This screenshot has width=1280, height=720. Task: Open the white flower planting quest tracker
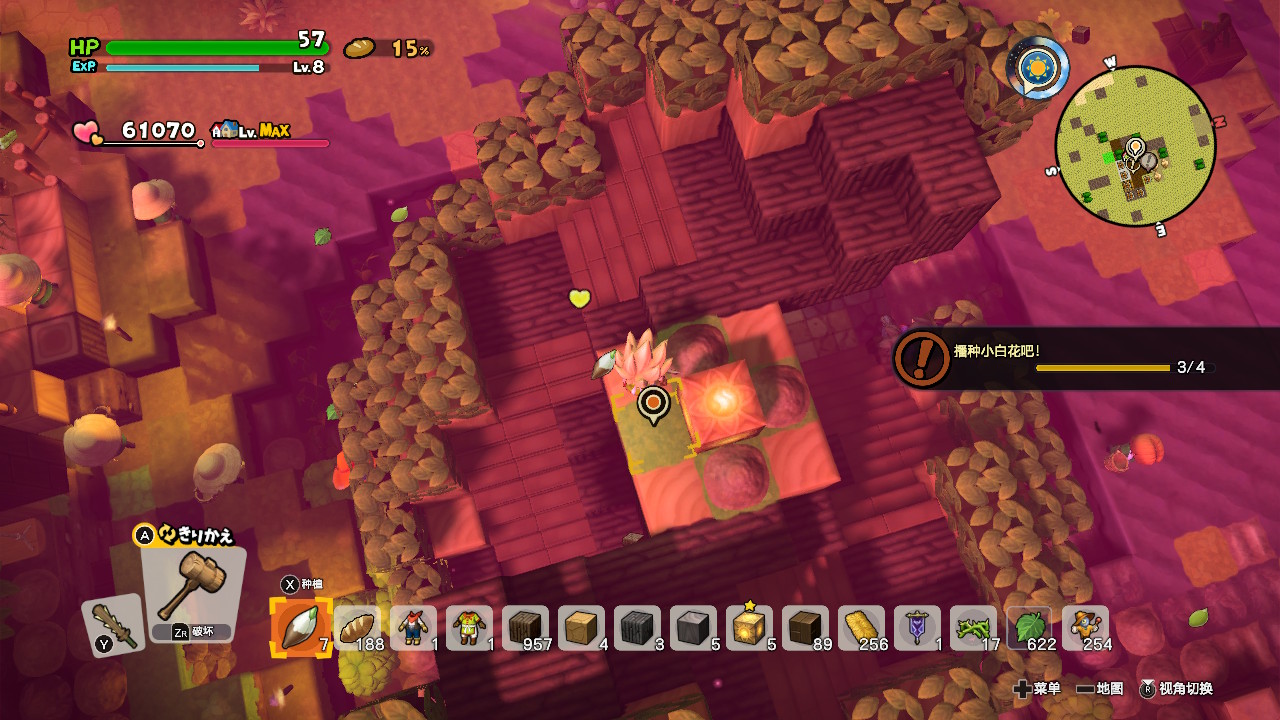click(1060, 357)
